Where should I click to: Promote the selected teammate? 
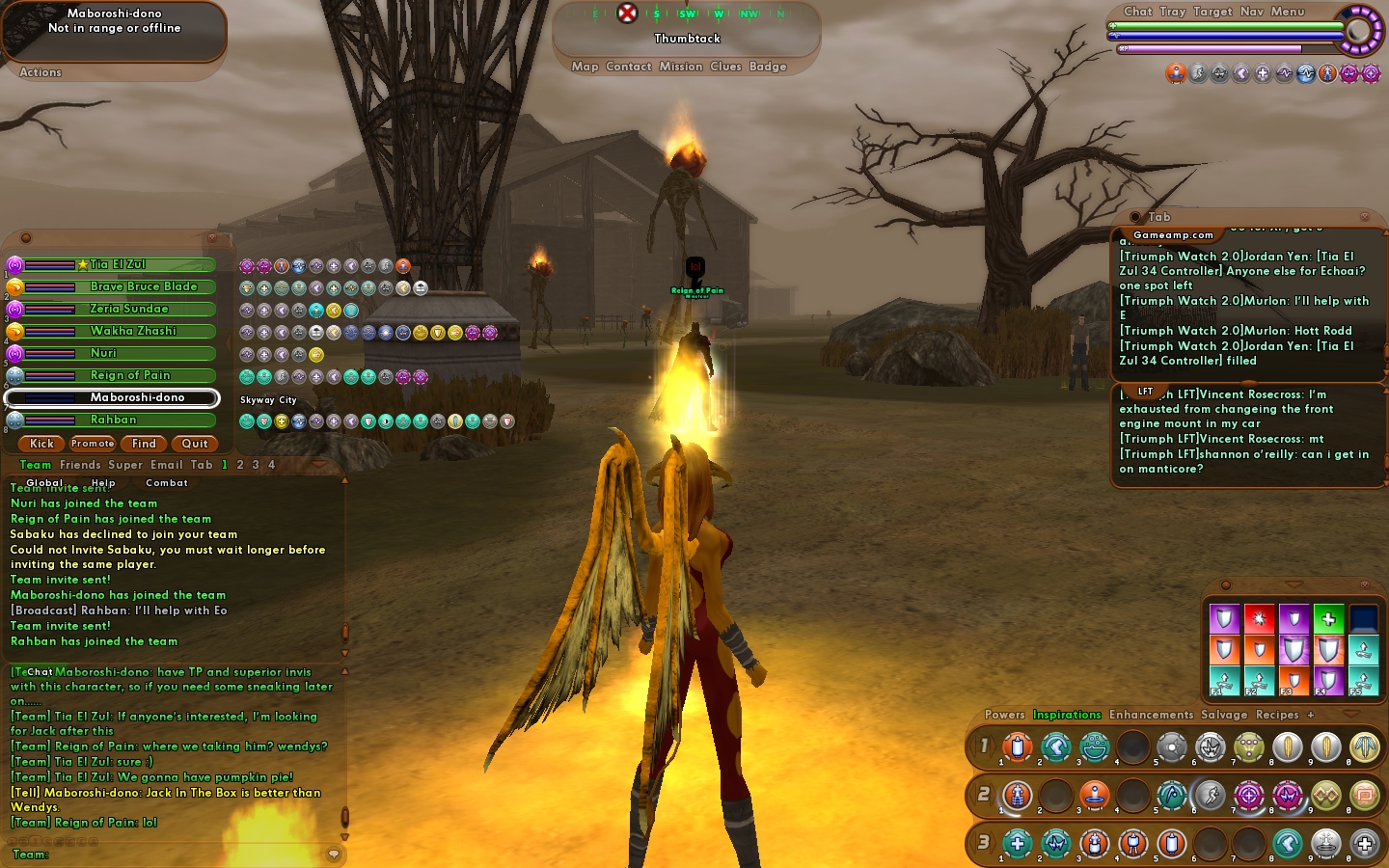pos(93,444)
